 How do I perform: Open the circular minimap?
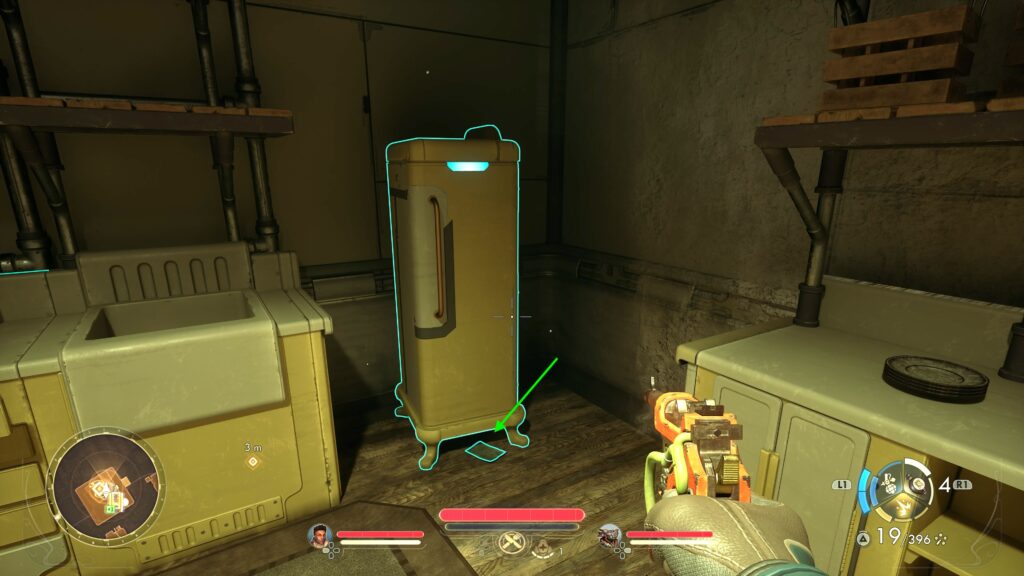tap(104, 486)
